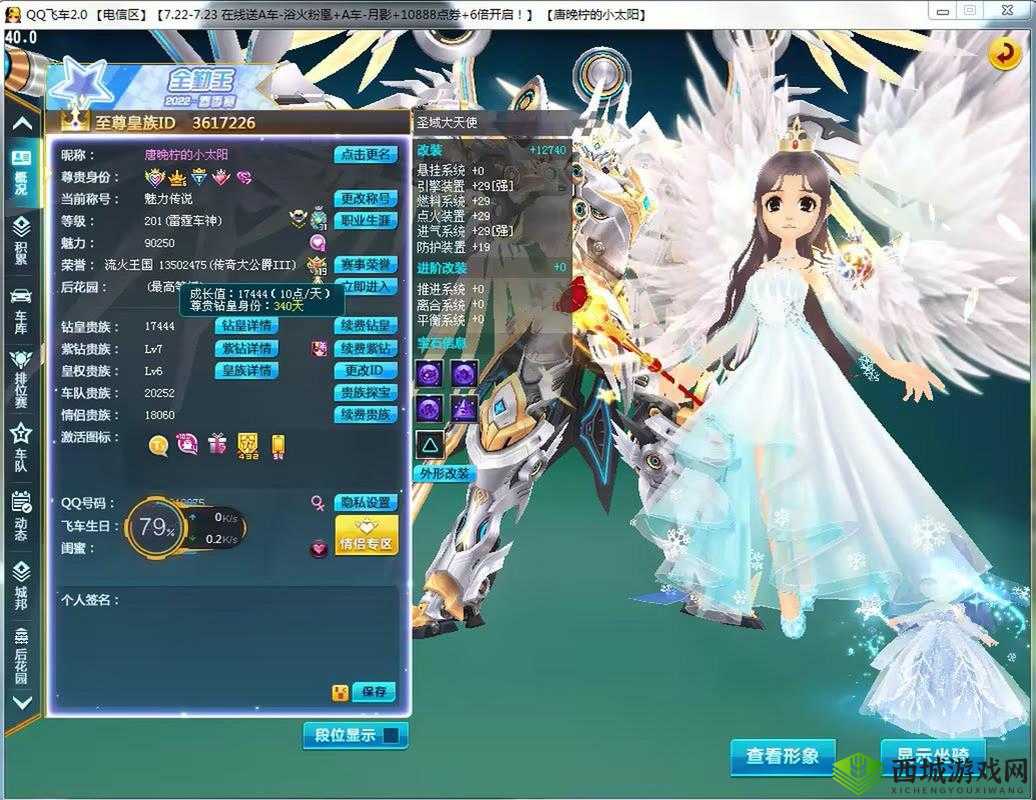Open 外形改装 appearance modification

[444, 473]
